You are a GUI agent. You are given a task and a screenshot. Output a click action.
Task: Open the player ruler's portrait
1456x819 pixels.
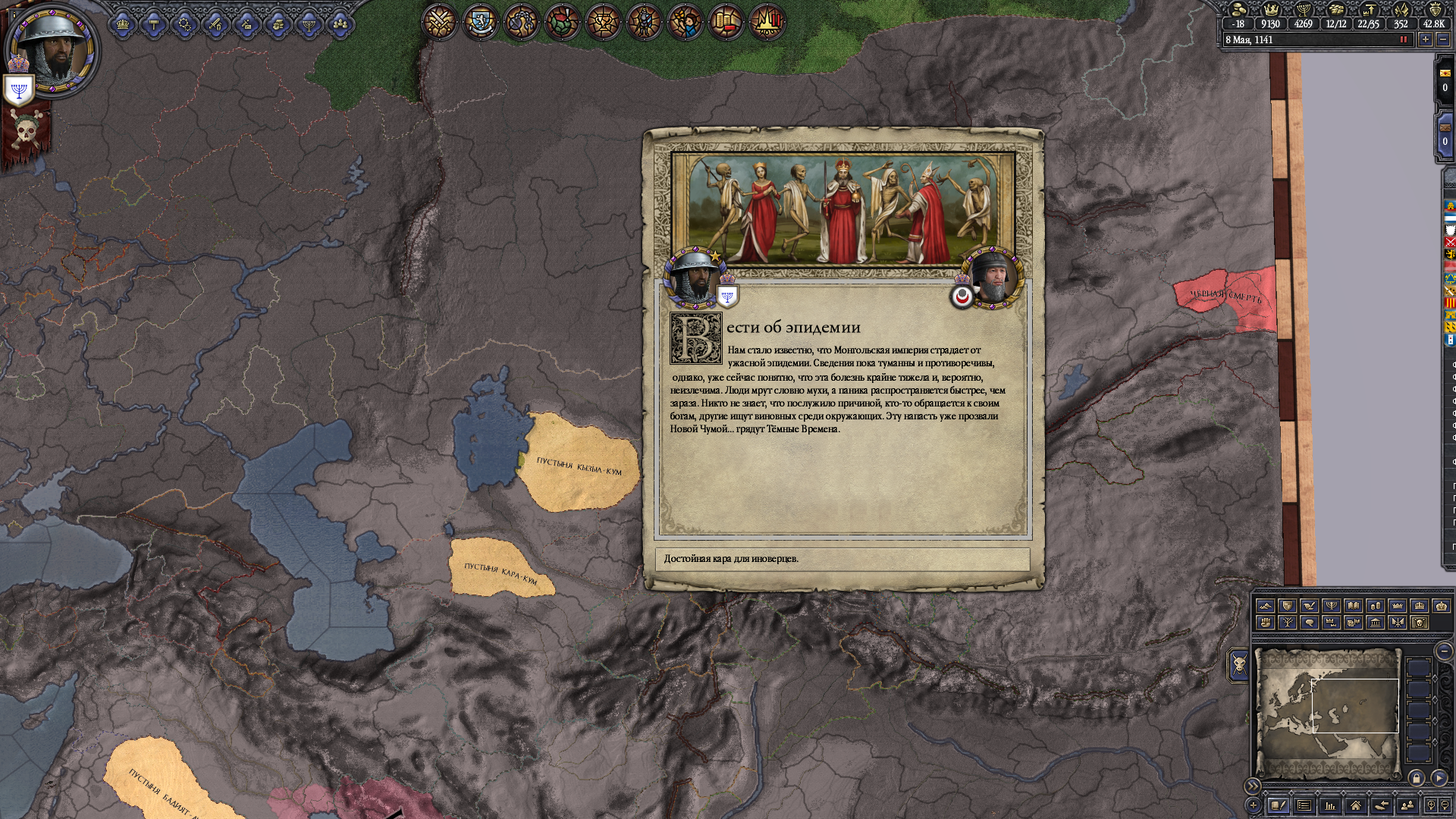(x=52, y=51)
